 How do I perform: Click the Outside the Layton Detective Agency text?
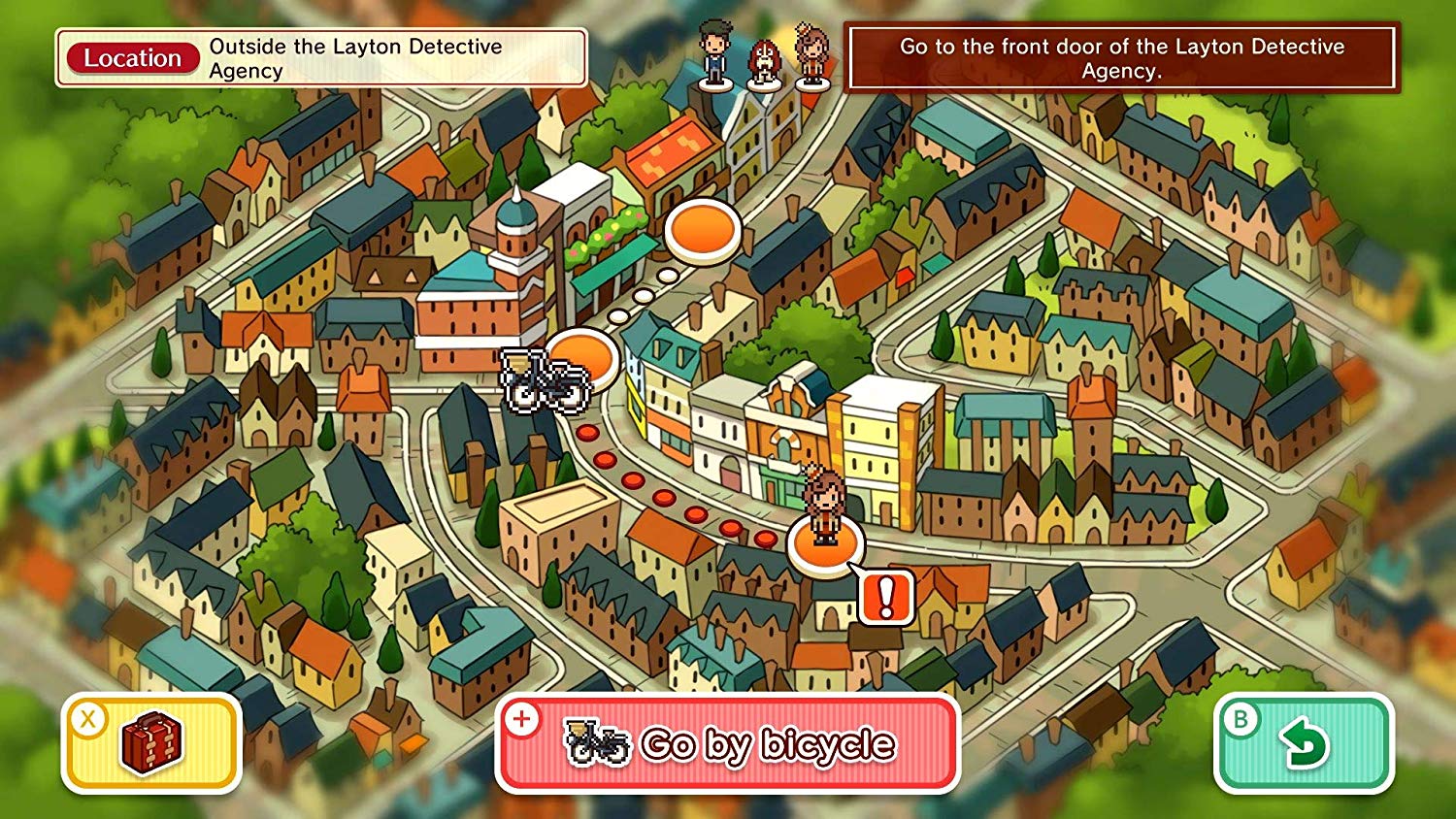click(x=354, y=56)
